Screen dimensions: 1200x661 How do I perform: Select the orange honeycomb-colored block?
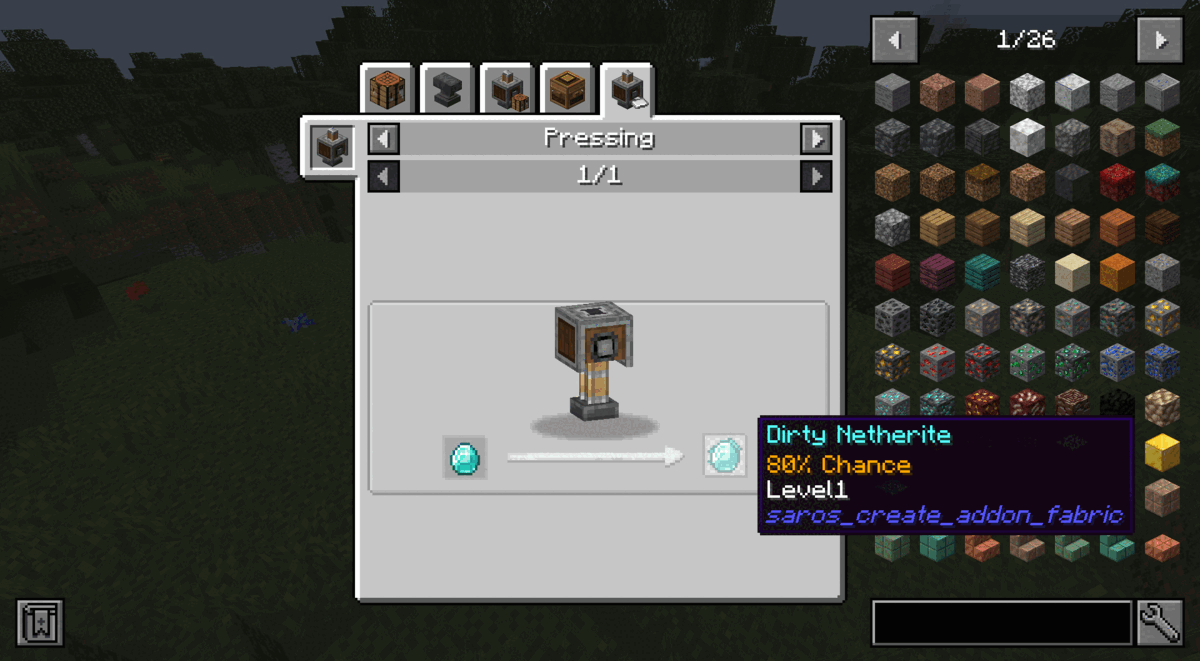tap(1118, 272)
